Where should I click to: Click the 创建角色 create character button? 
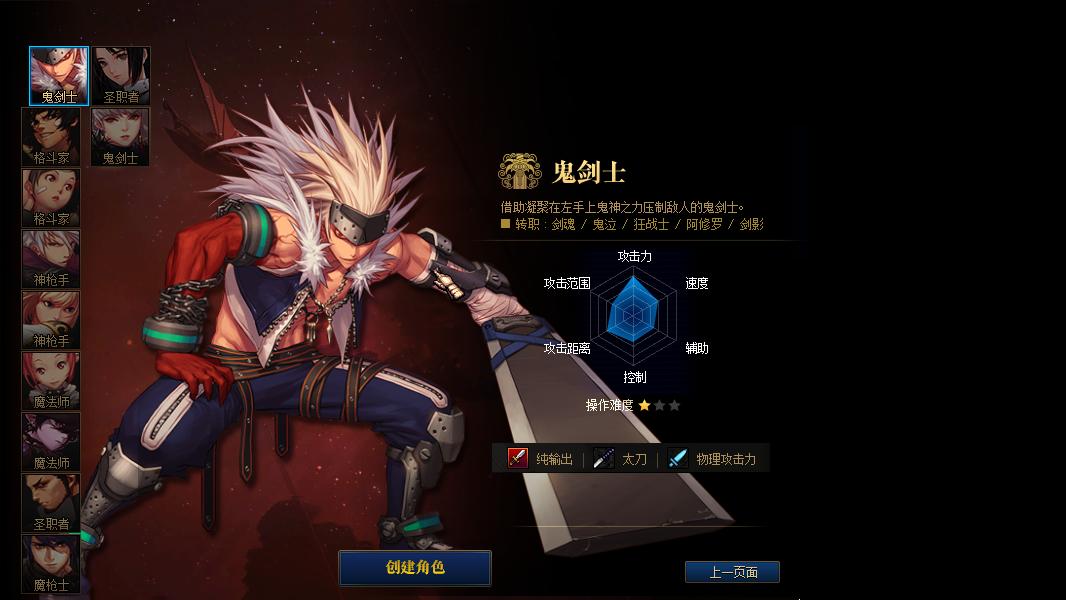tap(414, 568)
